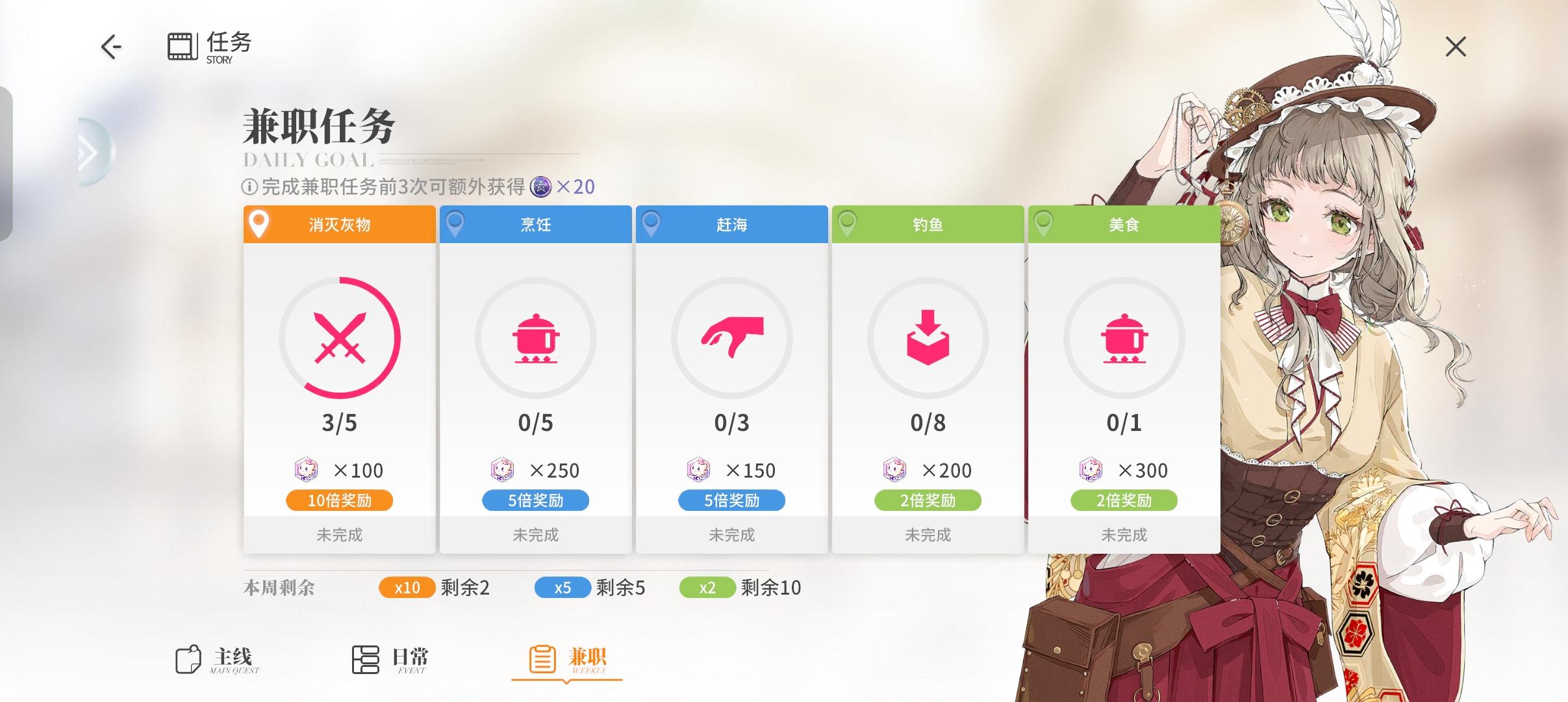
Task: Select the fishing collect icon on 钓鱼 card
Action: [929, 338]
